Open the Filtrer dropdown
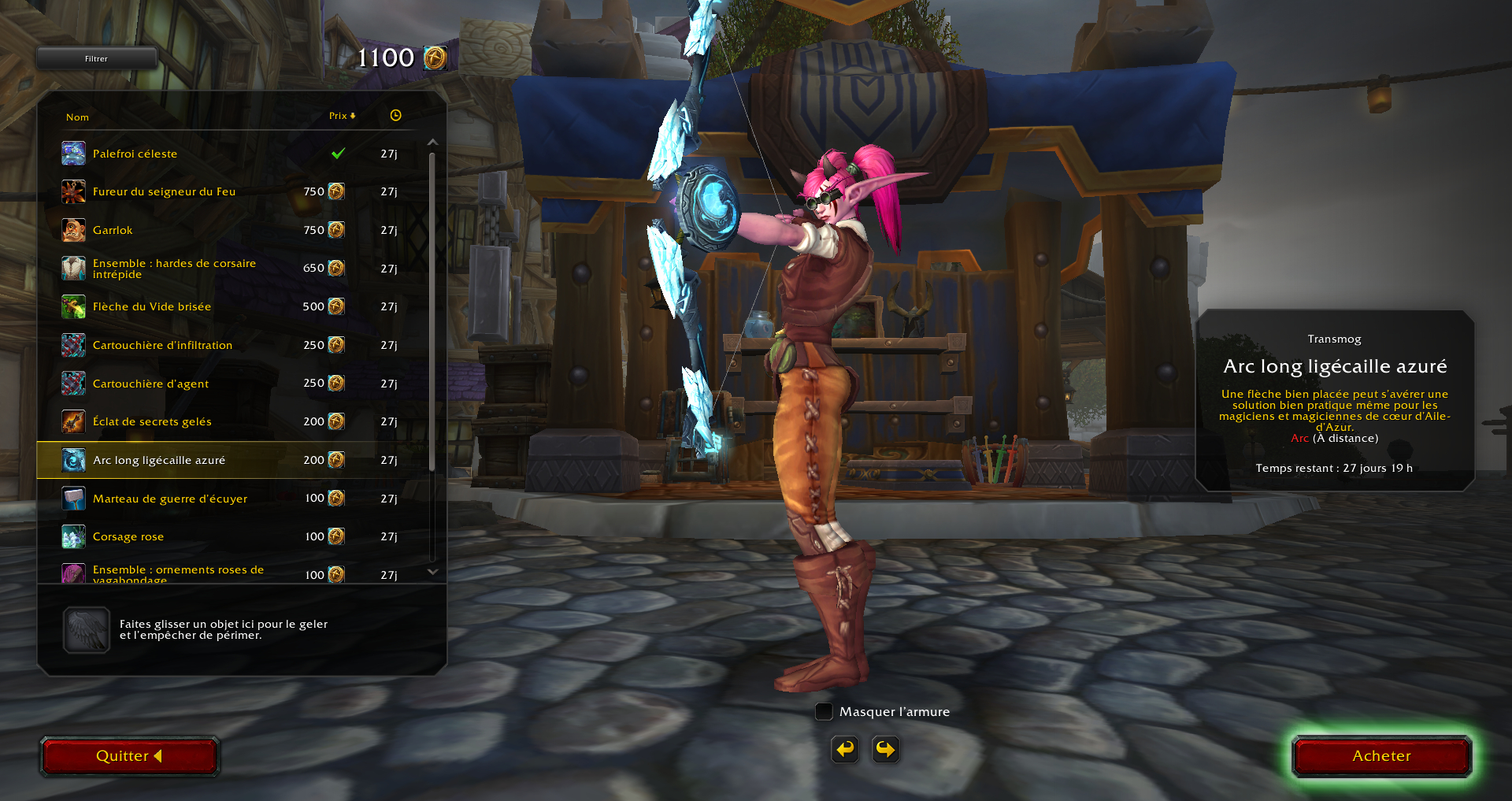 [97, 58]
